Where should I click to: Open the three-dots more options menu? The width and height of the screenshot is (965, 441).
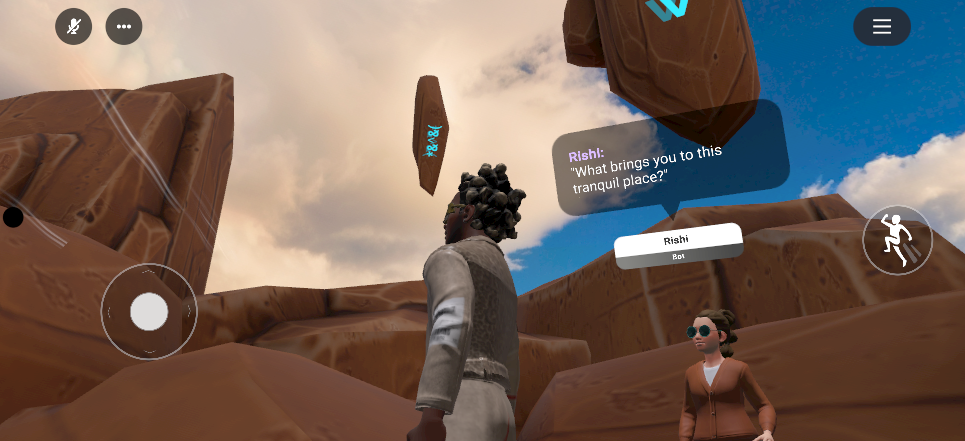click(x=124, y=27)
